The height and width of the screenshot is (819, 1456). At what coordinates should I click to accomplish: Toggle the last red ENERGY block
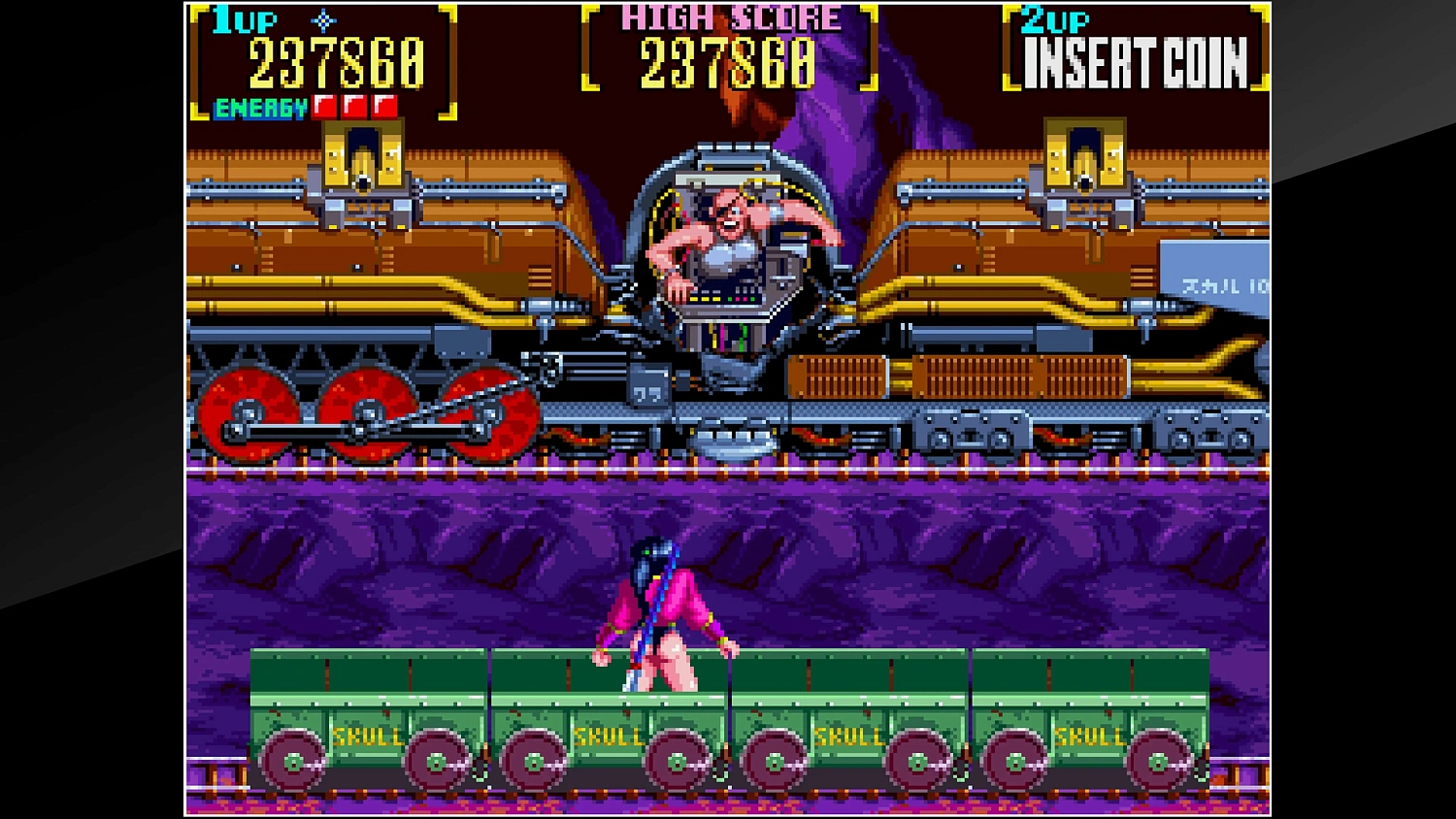(384, 105)
